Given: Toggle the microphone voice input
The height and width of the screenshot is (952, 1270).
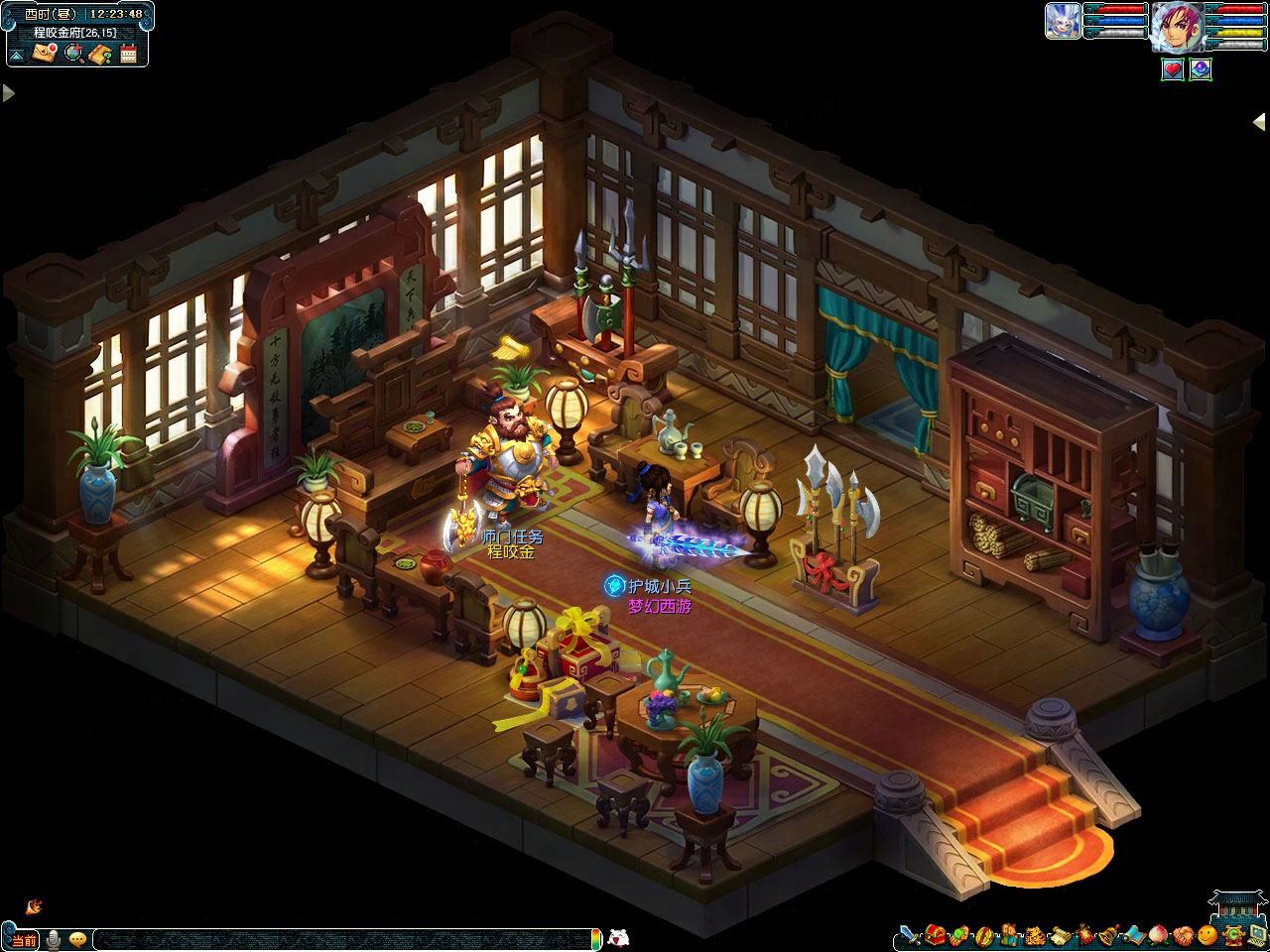Looking at the screenshot, I should 53,939.
